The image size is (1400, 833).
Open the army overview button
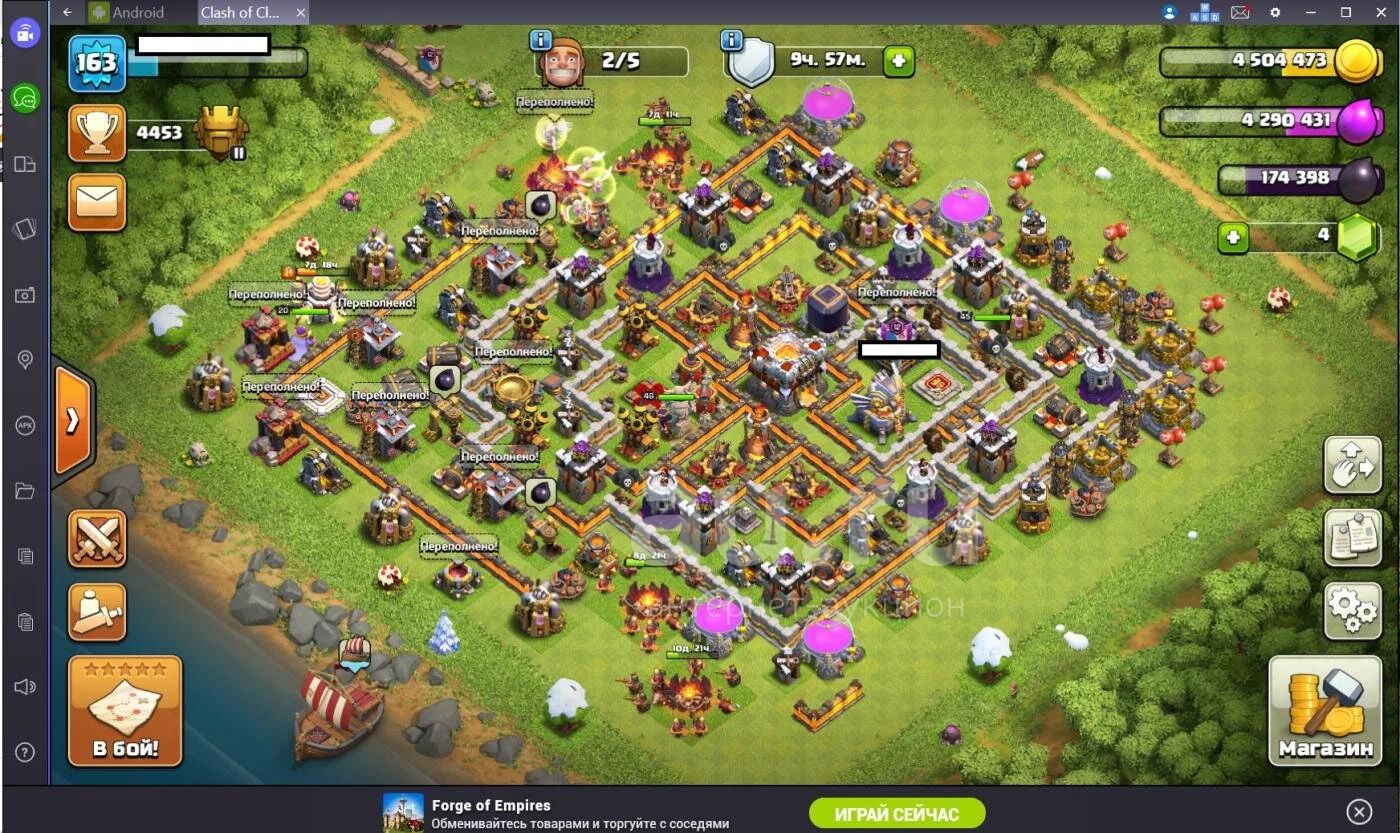click(x=97, y=611)
